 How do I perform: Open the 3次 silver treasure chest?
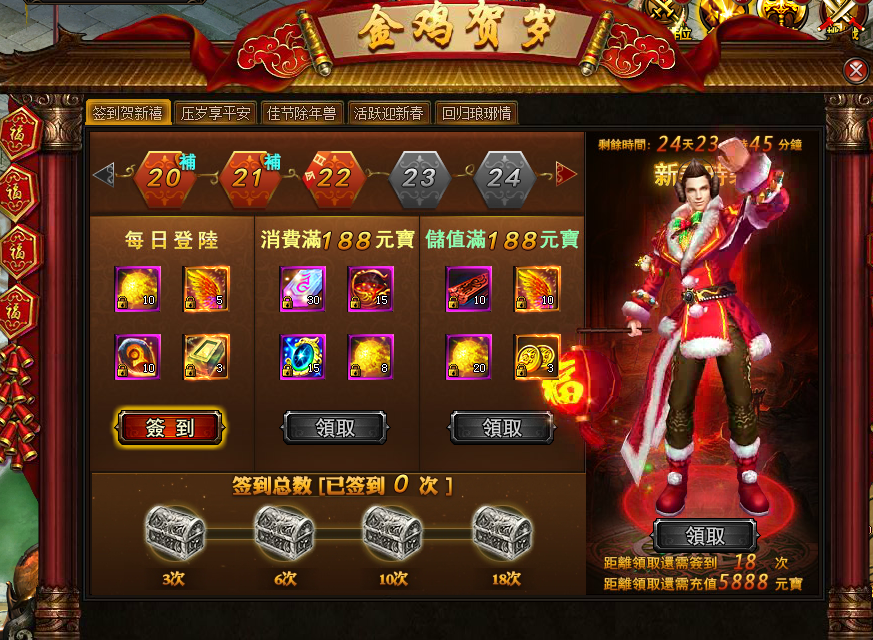[176, 532]
